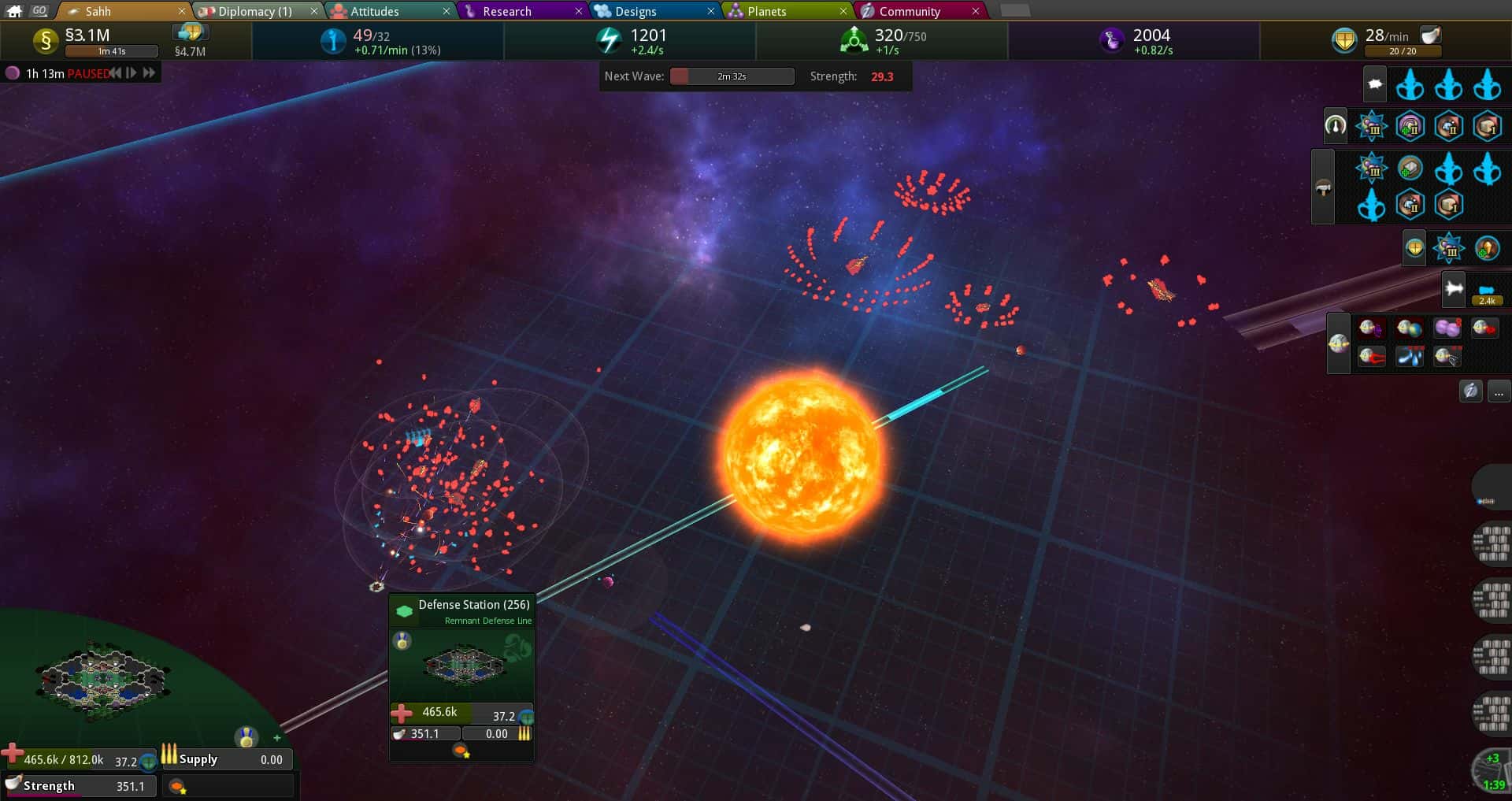Unpause the game with the play/pause control

pyautogui.click(x=131, y=72)
